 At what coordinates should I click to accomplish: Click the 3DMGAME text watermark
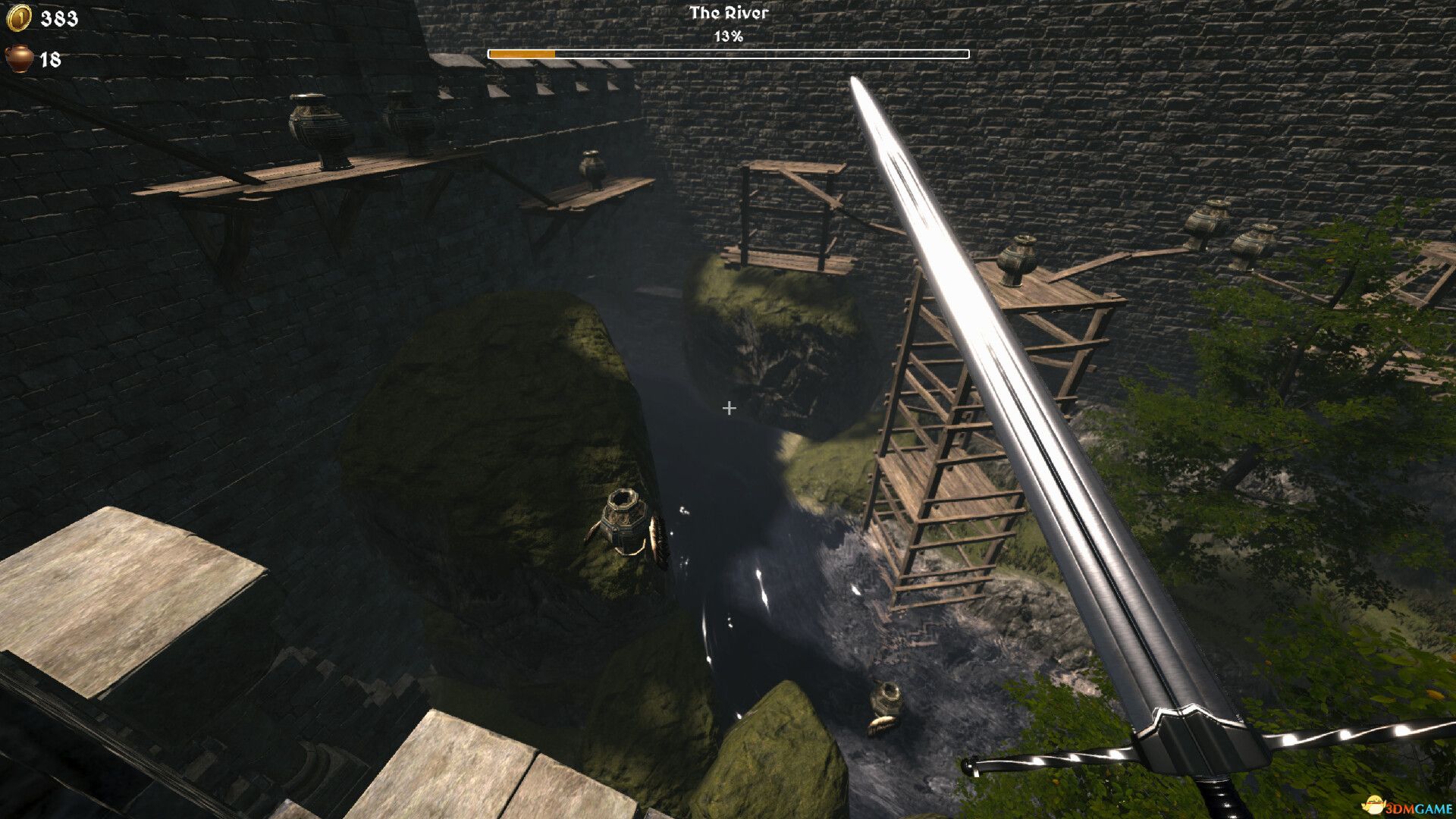click(1420, 806)
